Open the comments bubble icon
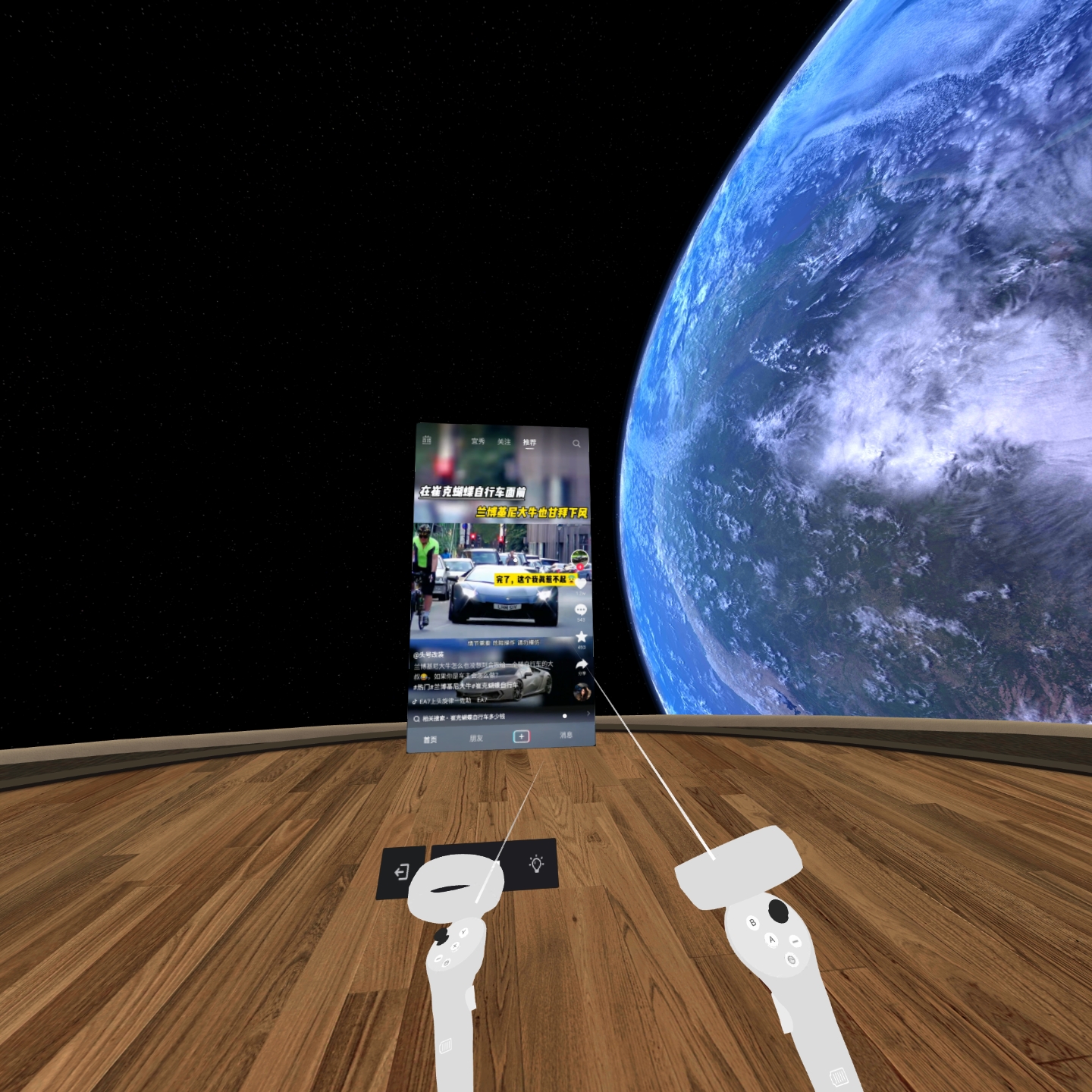Viewport: 1092px width, 1092px height. 581,609
